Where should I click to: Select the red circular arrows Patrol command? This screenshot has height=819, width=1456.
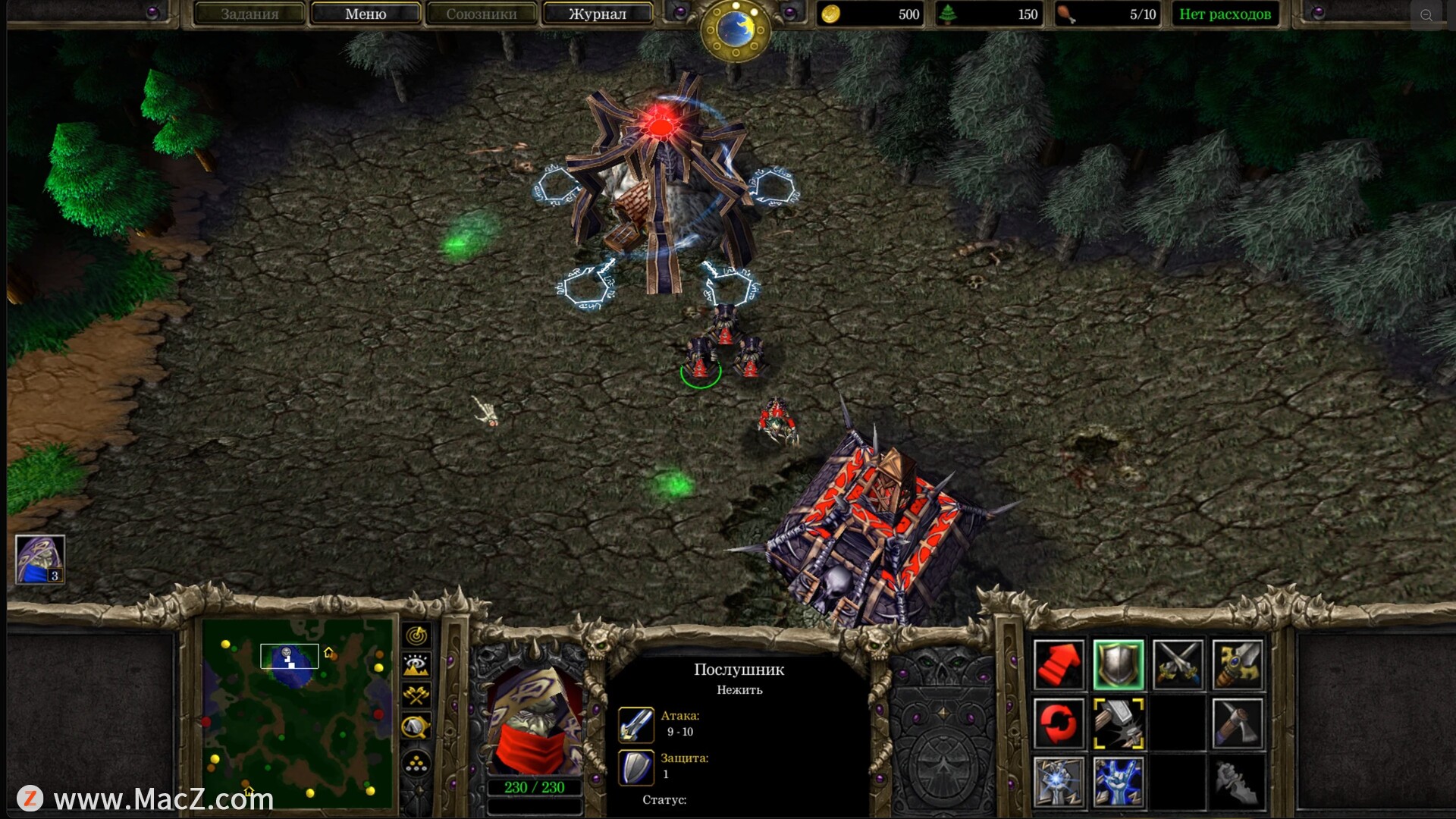click(1059, 723)
